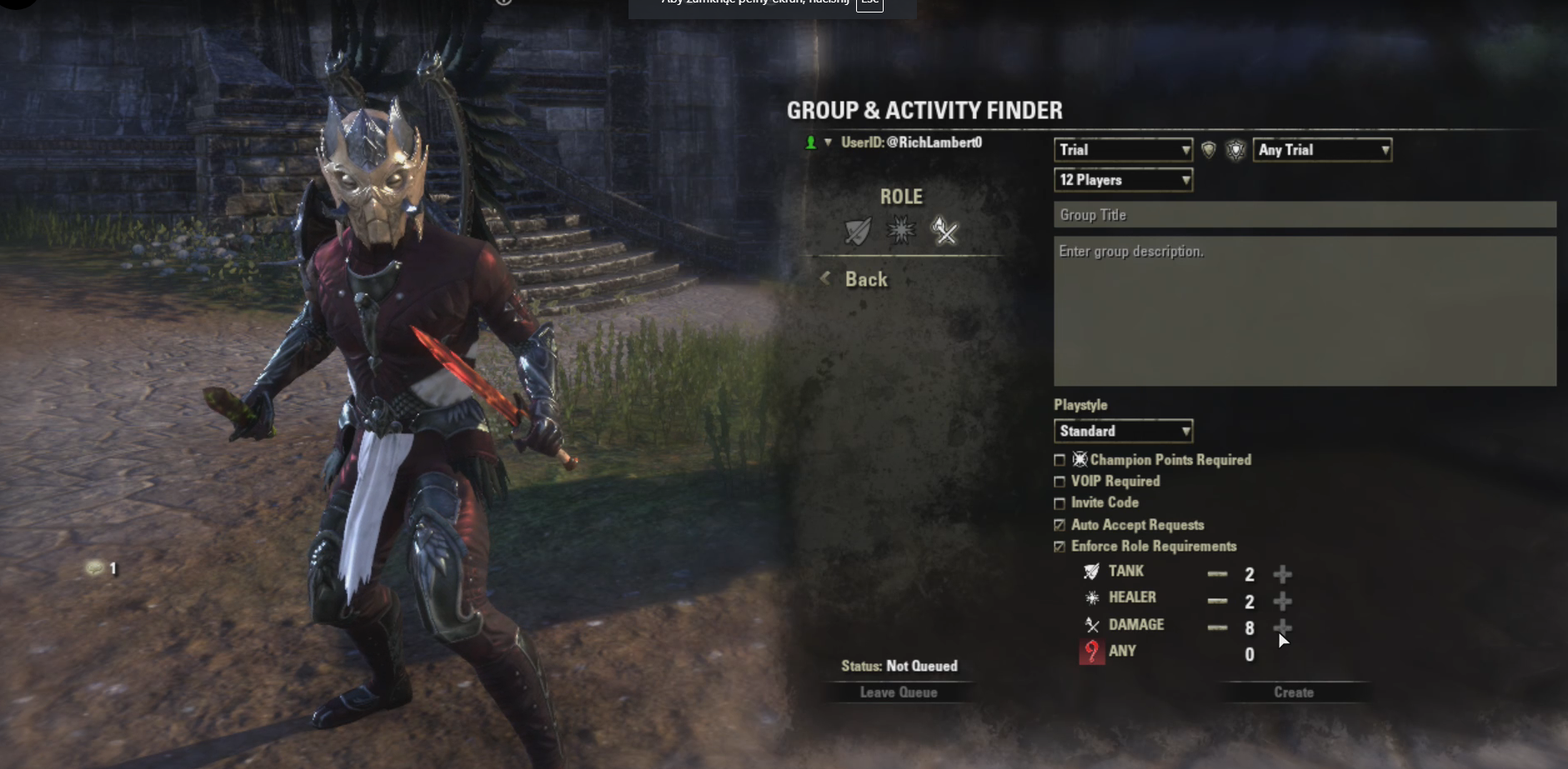Click the group description text box
The width and height of the screenshot is (1568, 769).
[1304, 311]
